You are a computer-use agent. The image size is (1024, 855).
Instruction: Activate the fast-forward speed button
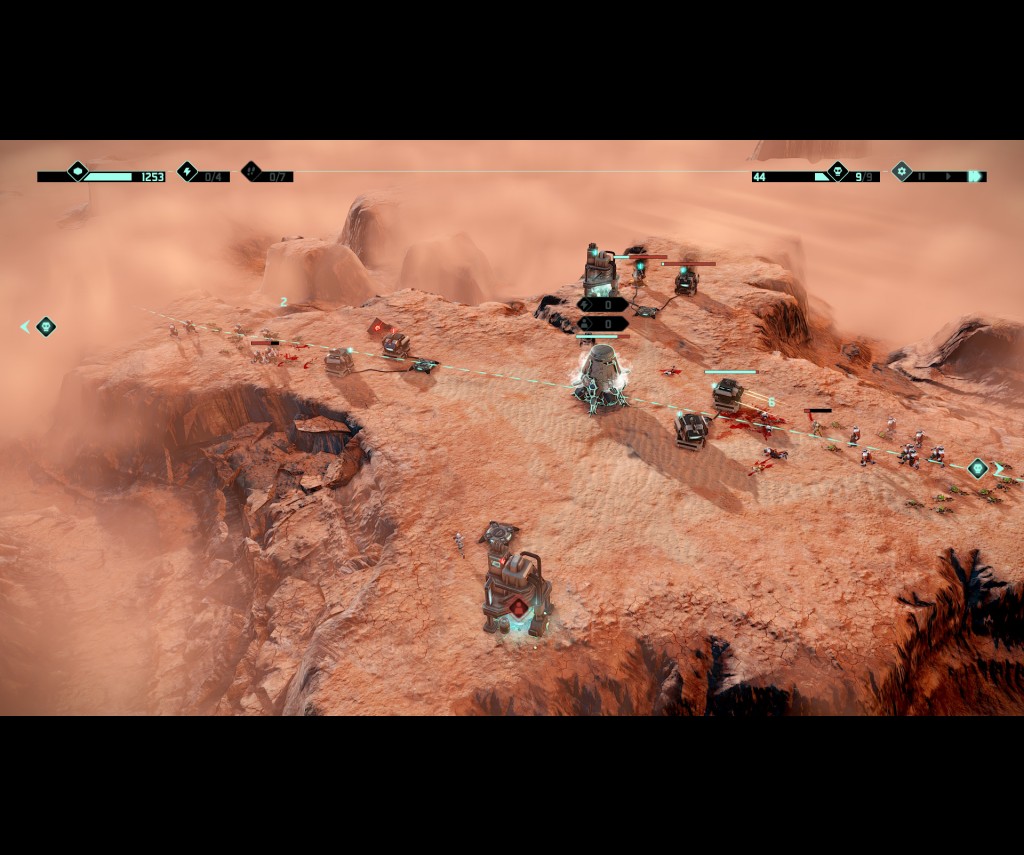click(x=975, y=177)
